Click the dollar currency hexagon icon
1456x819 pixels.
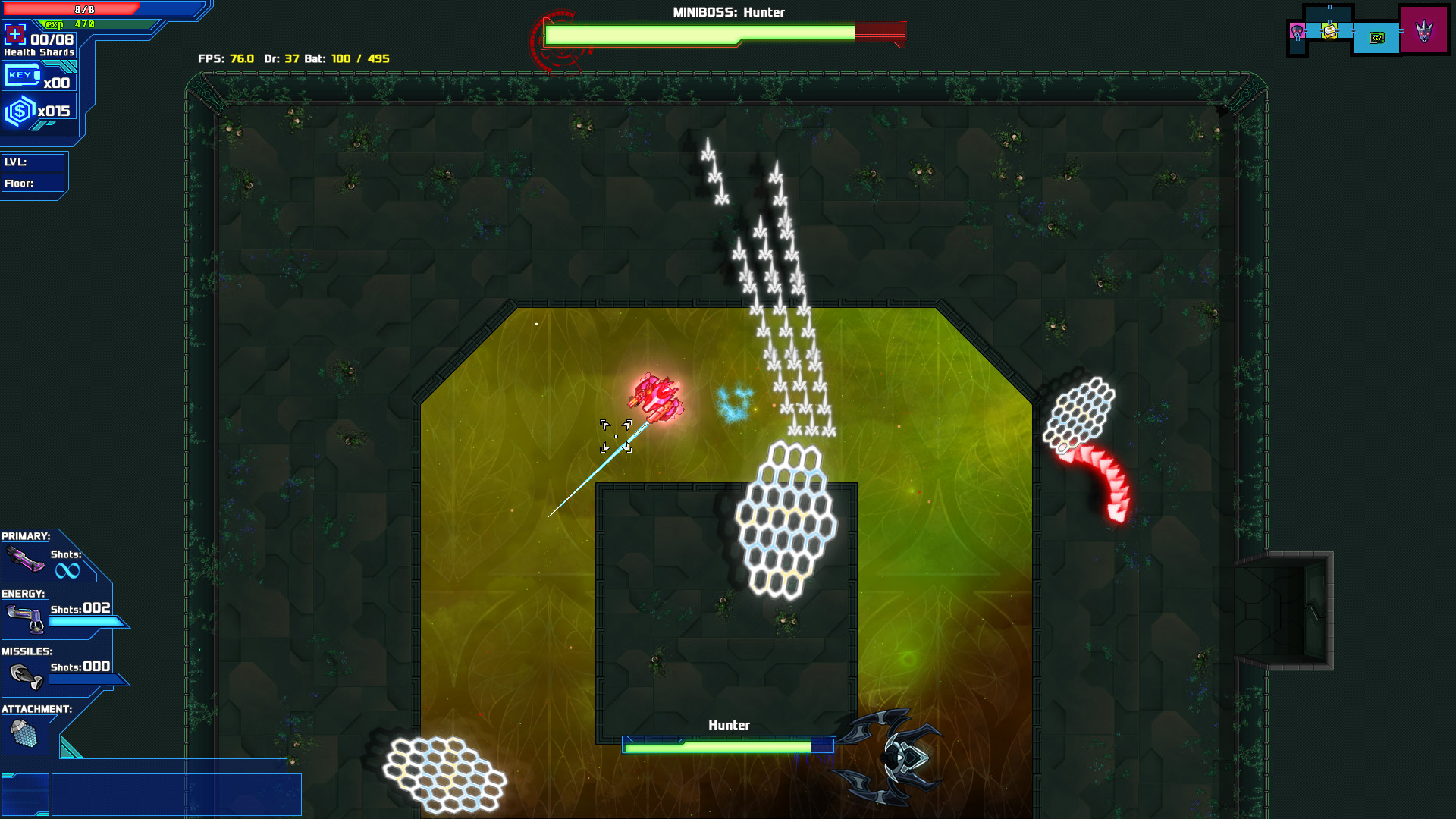21,108
